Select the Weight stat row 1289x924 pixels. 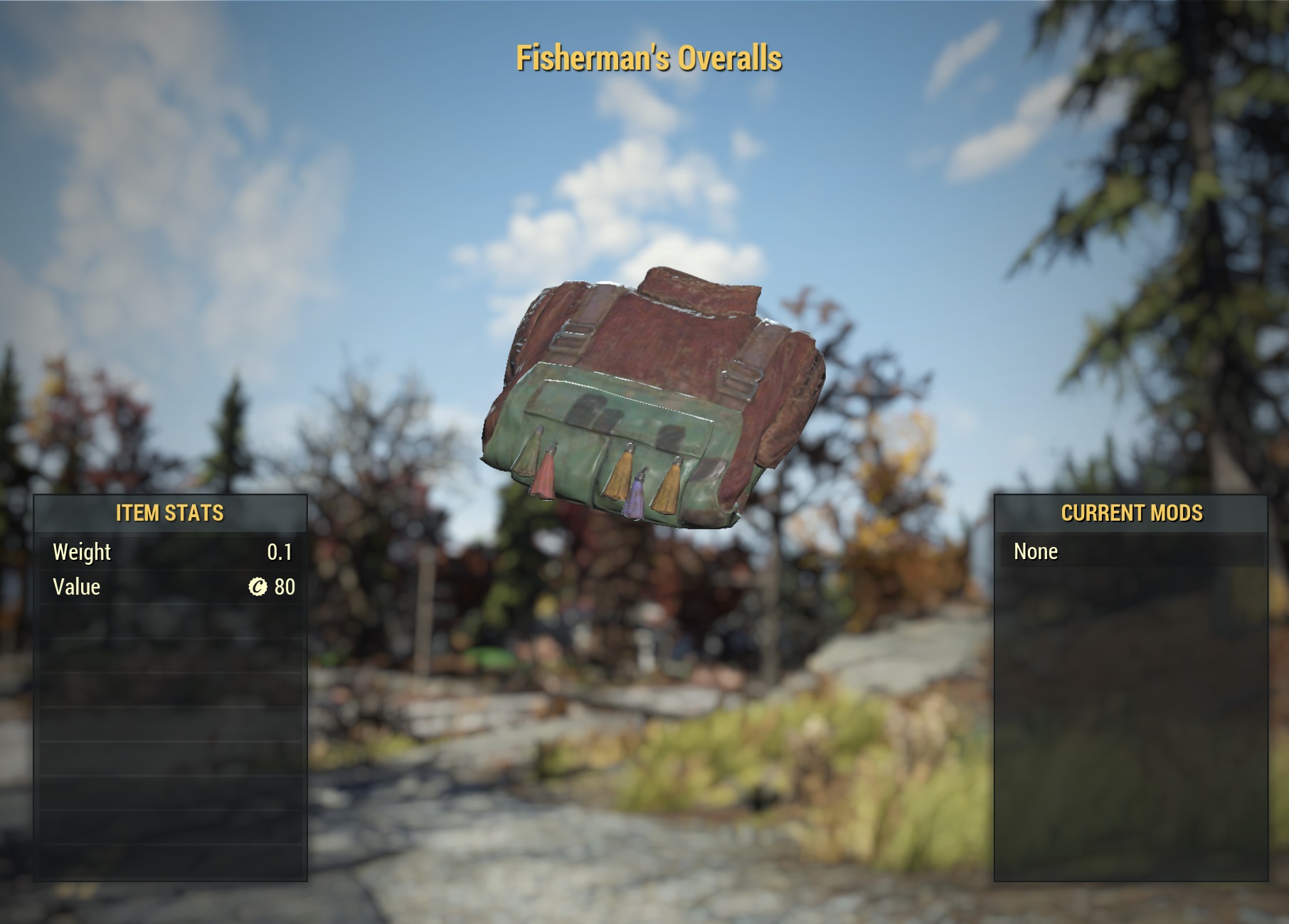tap(171, 551)
